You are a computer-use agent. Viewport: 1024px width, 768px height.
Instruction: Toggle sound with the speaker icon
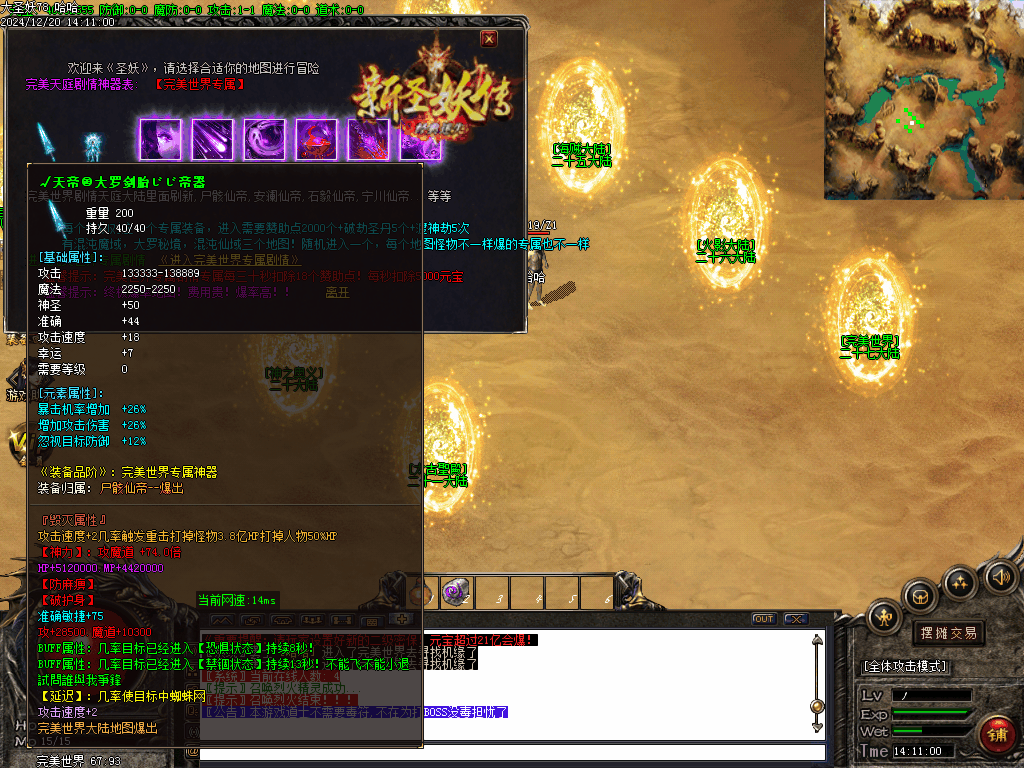(x=999, y=576)
